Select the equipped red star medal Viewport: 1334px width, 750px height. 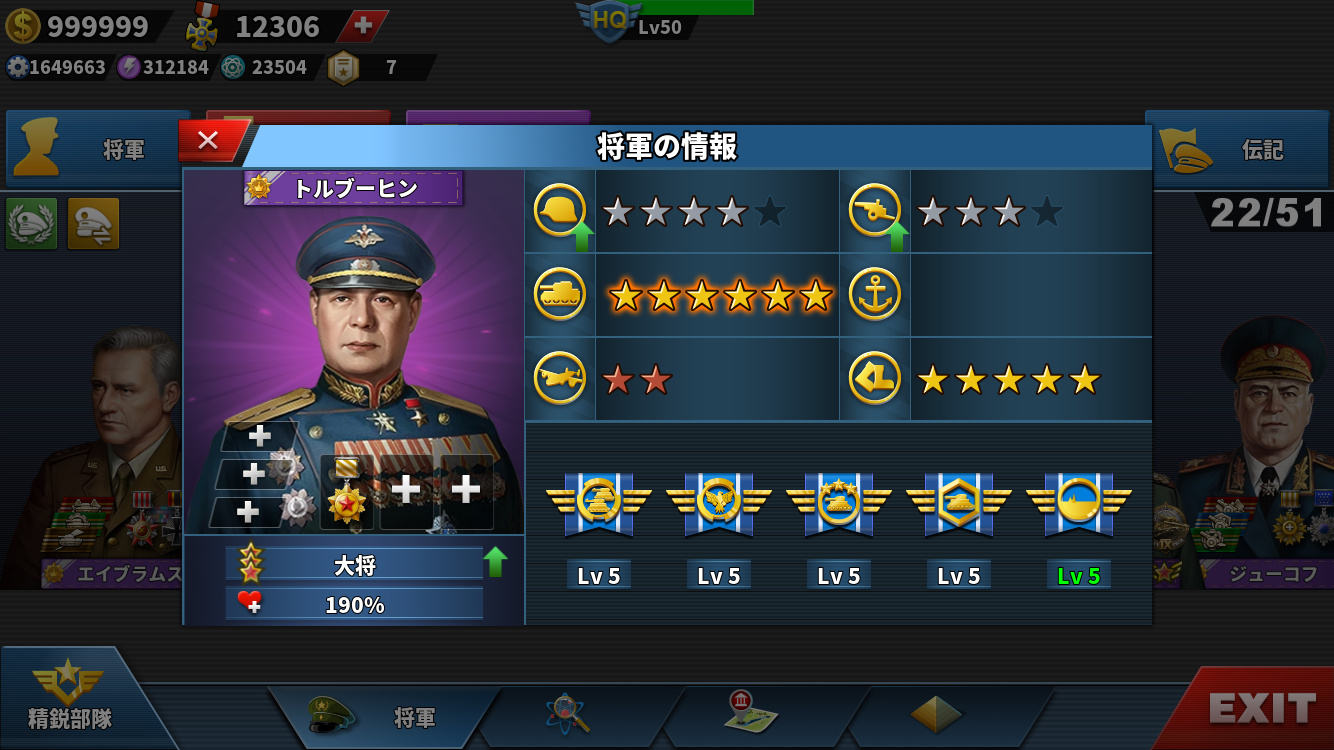coord(346,493)
